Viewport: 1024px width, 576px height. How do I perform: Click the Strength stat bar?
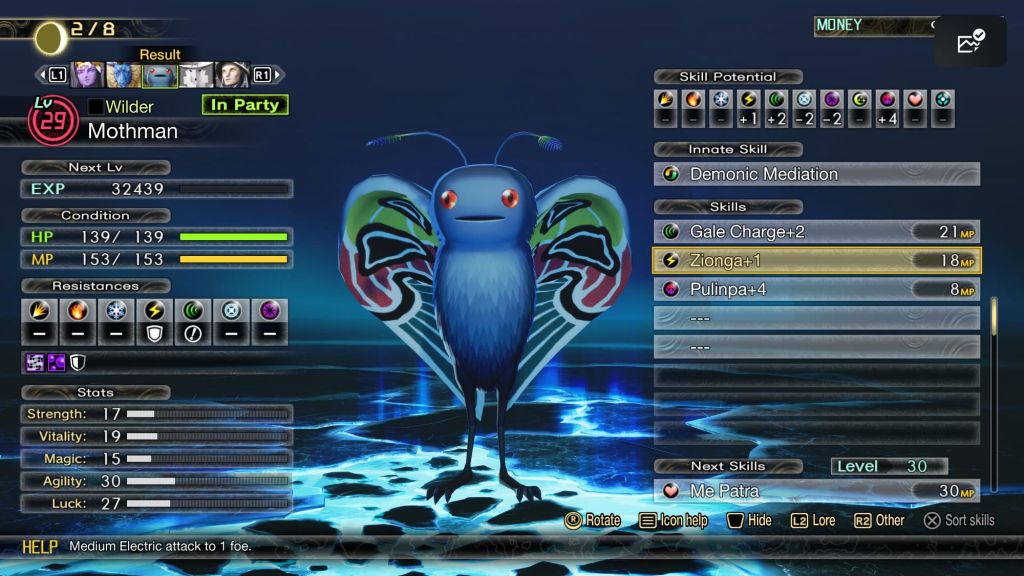coord(208,413)
